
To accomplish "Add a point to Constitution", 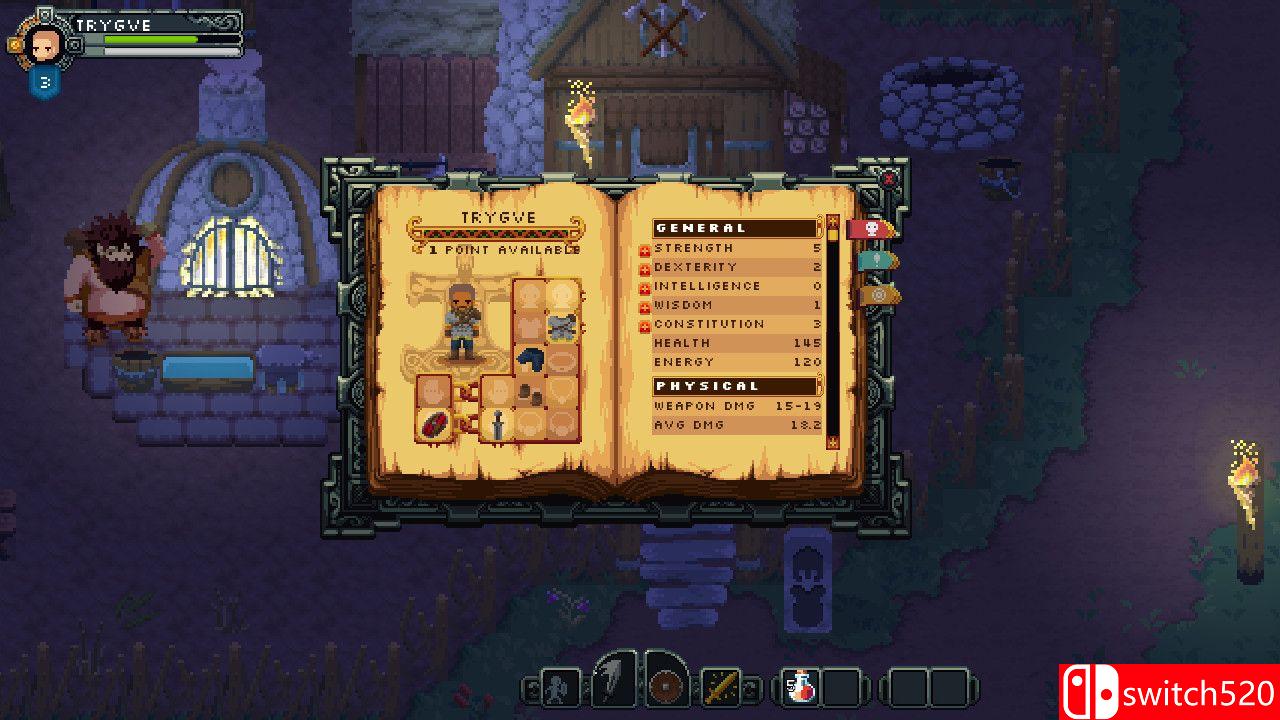I will point(645,324).
